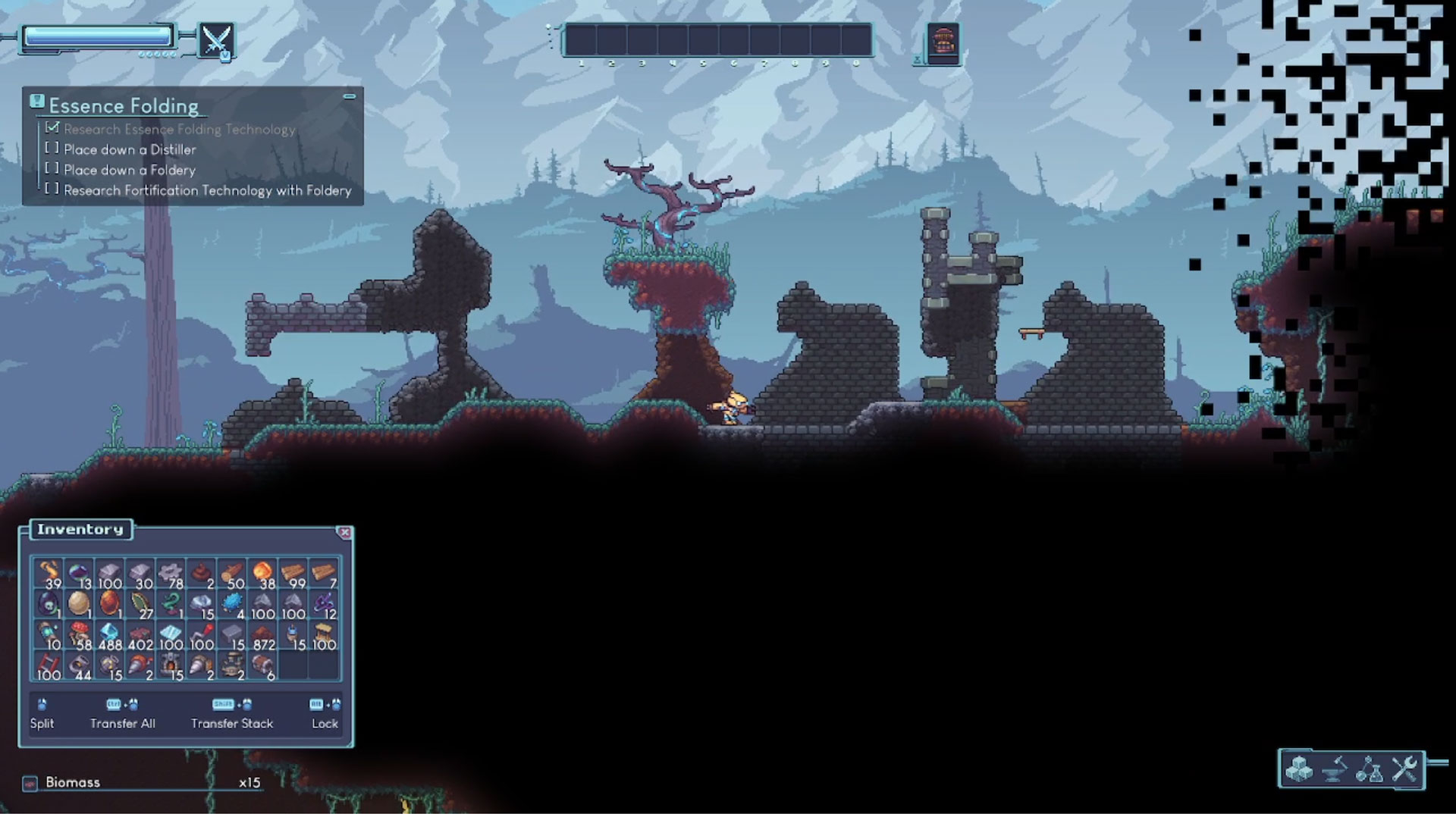
Task: Close the Inventory window
Action: pos(344,533)
